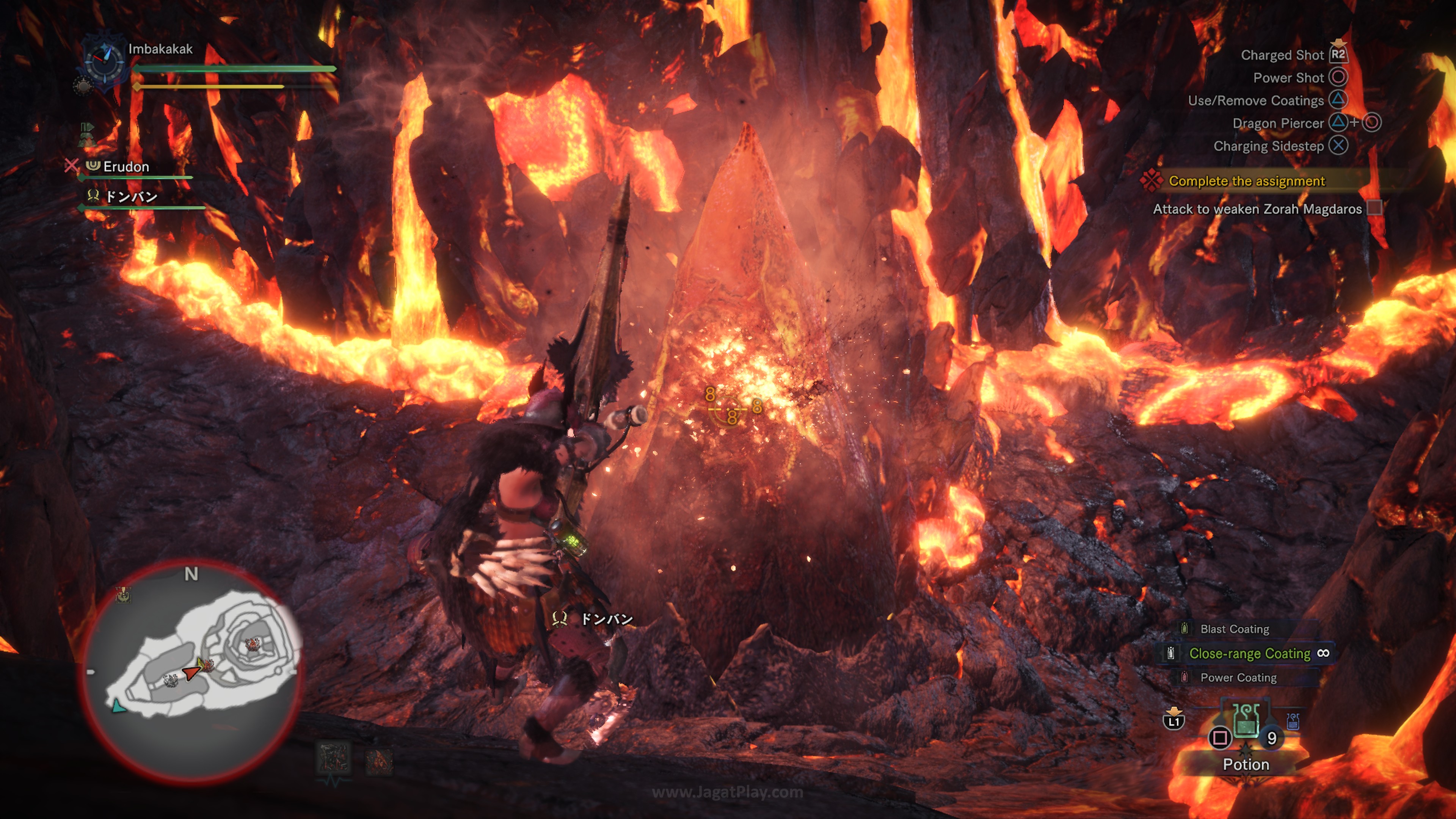Select the Close-range Coating entry
1456x819 pixels.
coord(1249,653)
